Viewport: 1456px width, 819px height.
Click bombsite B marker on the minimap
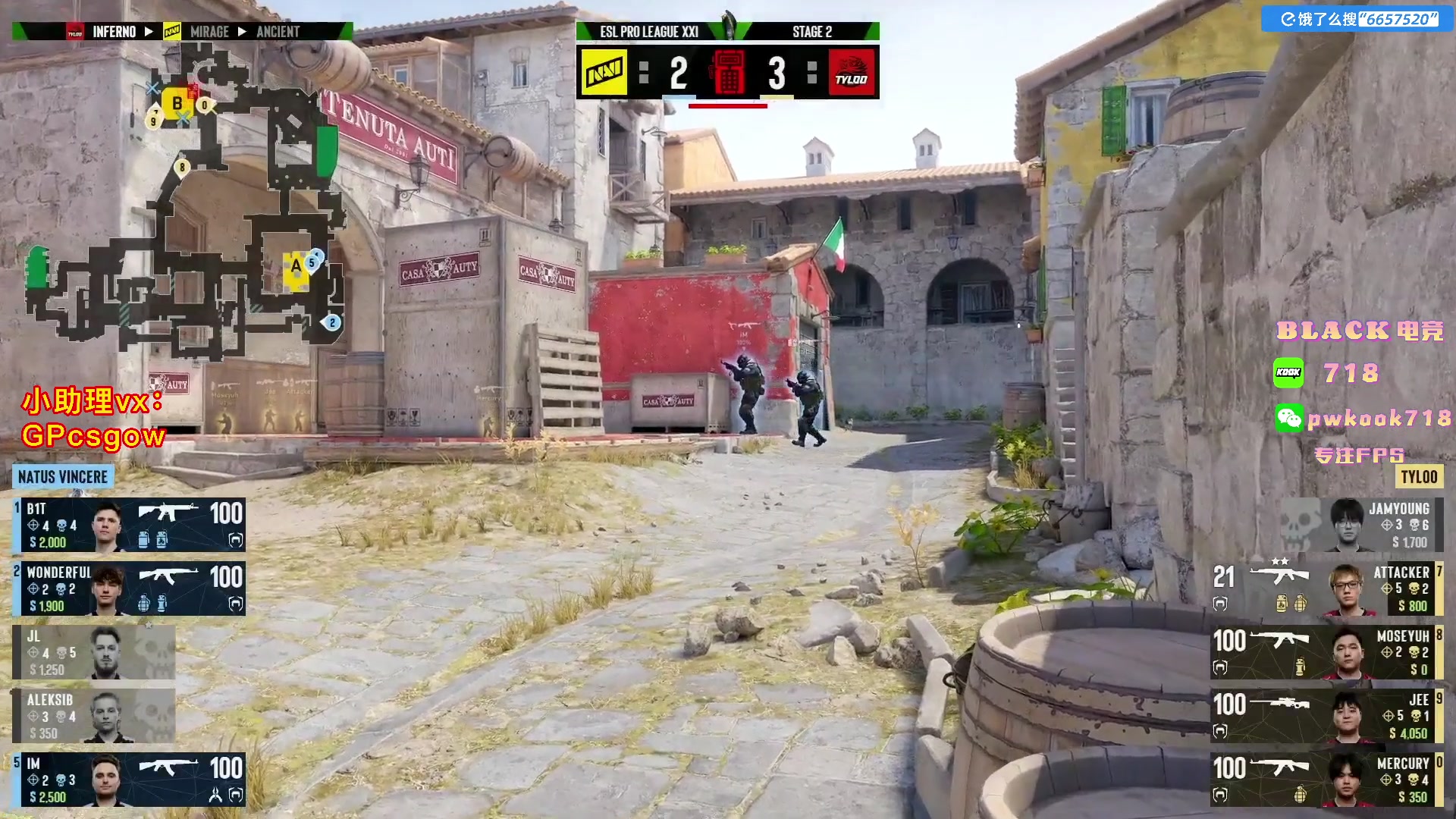177,104
